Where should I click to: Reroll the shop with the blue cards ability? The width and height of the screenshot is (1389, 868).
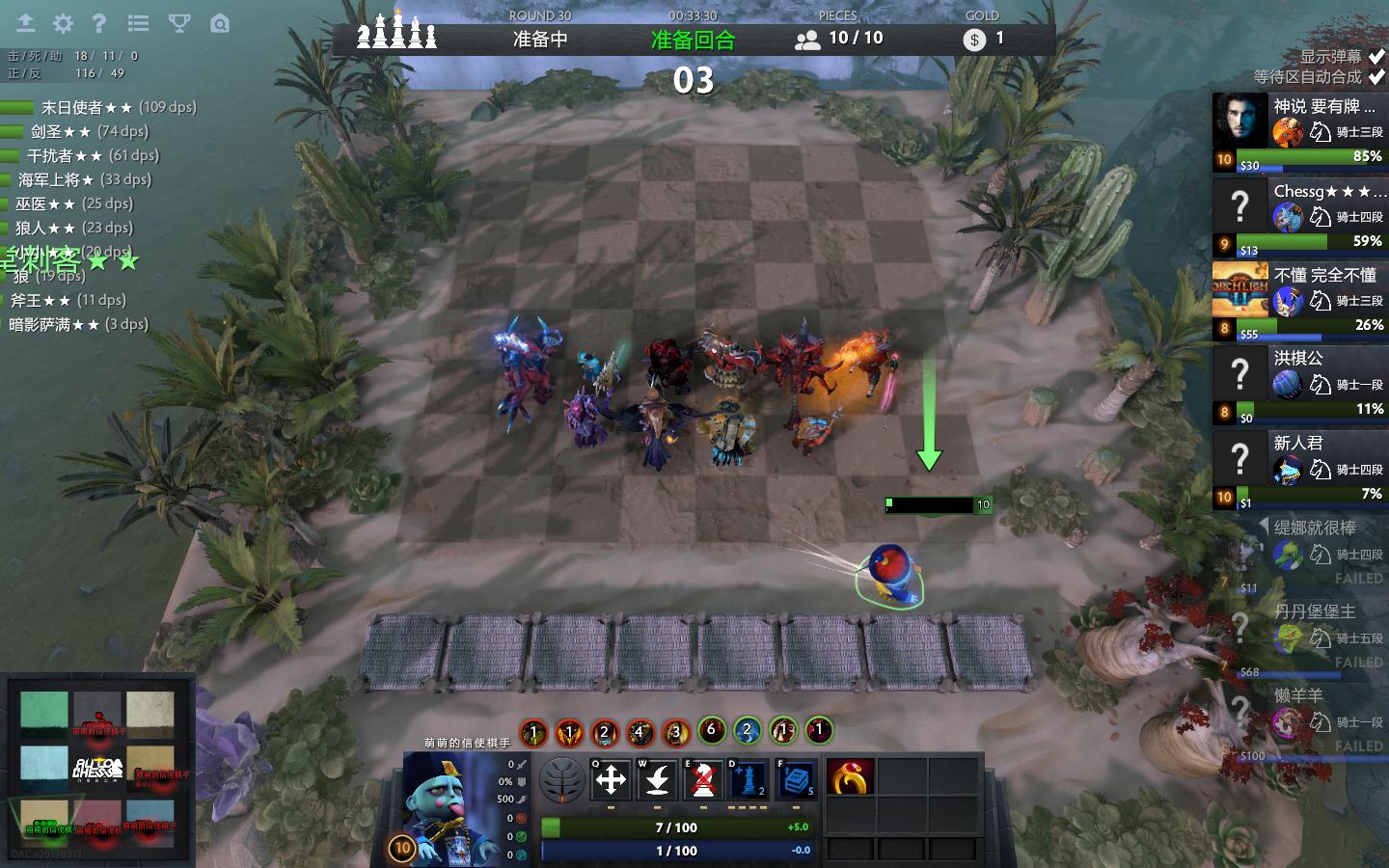click(x=796, y=779)
